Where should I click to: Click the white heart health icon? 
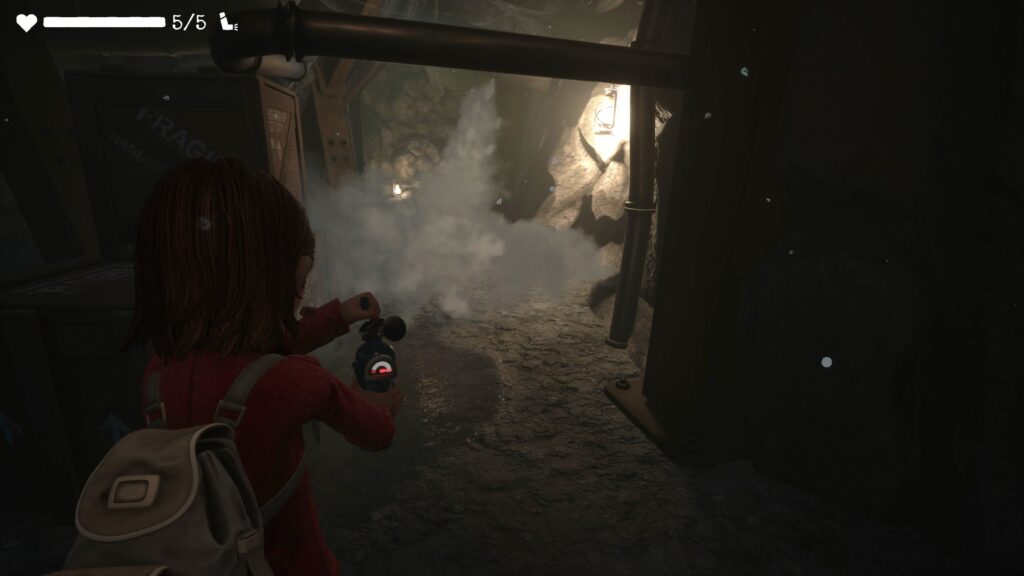point(26,22)
